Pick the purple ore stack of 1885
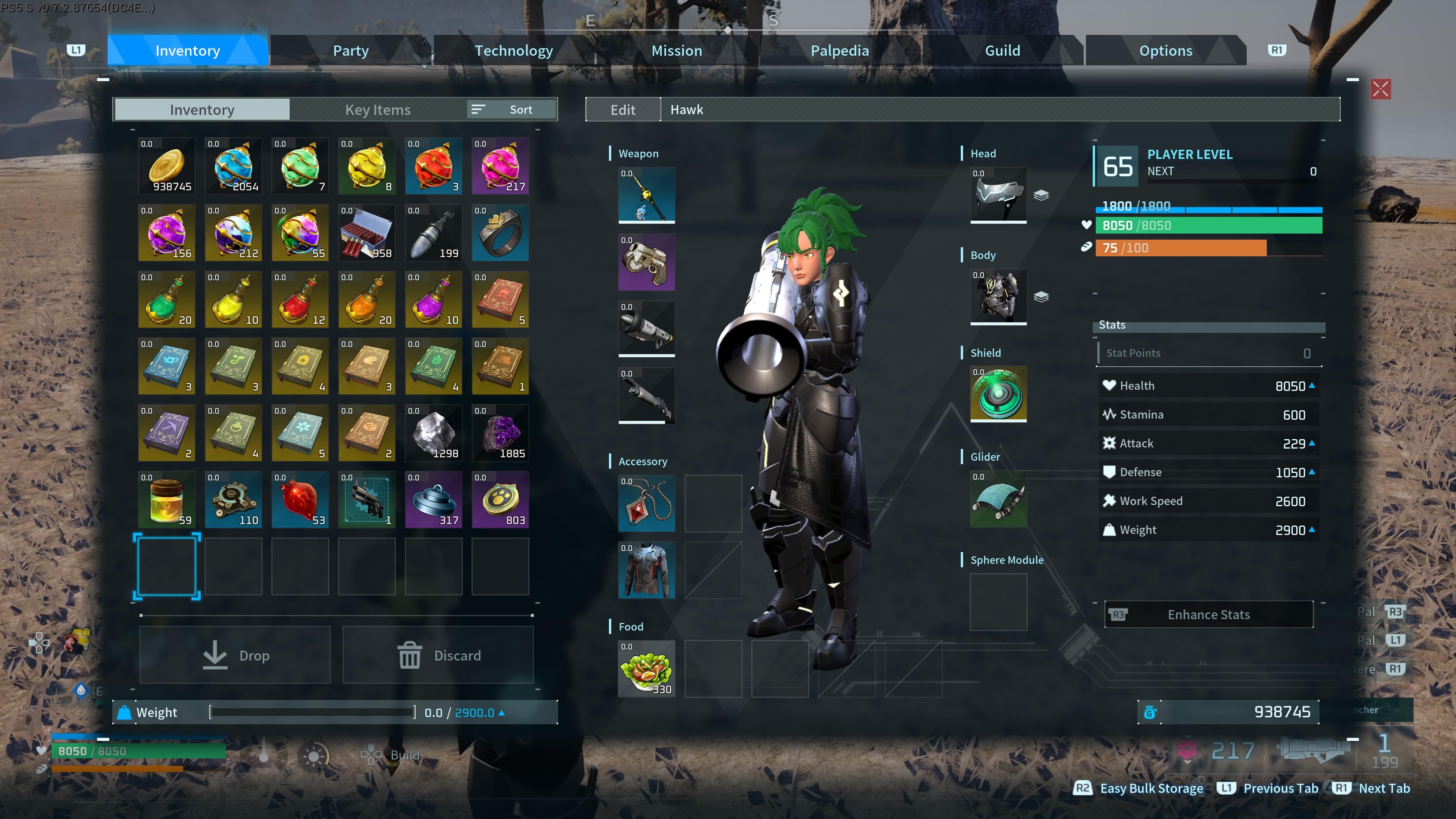This screenshot has height=819, width=1456. (x=500, y=433)
